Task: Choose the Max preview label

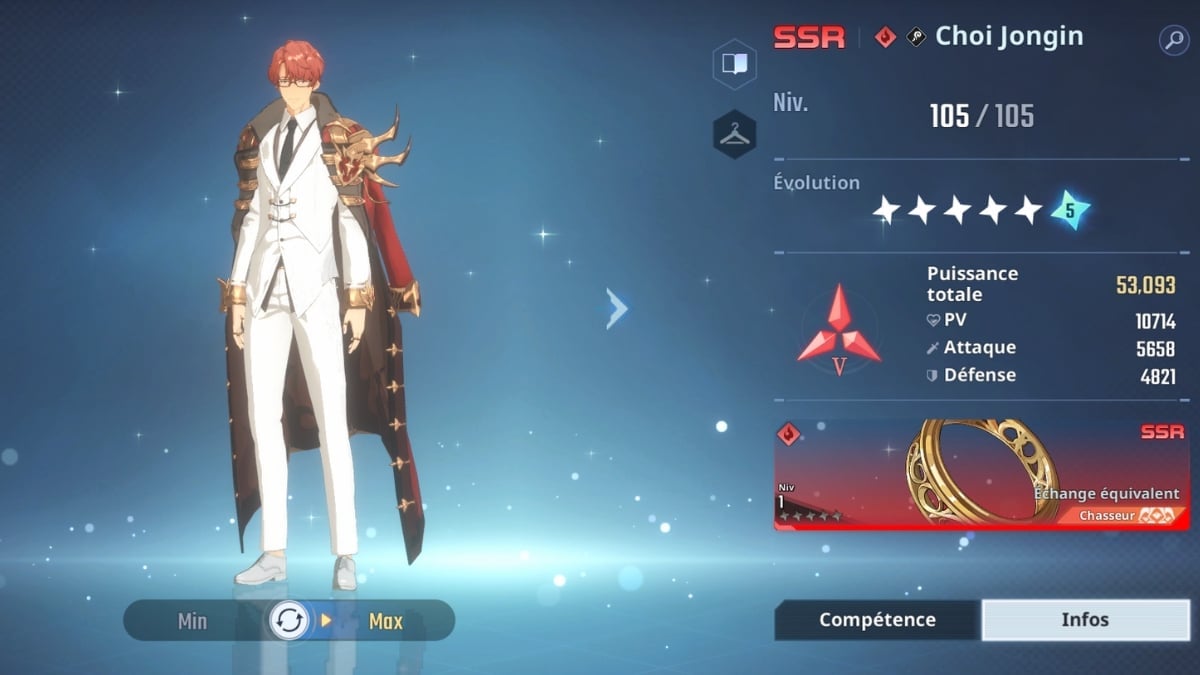Action: click(x=385, y=621)
